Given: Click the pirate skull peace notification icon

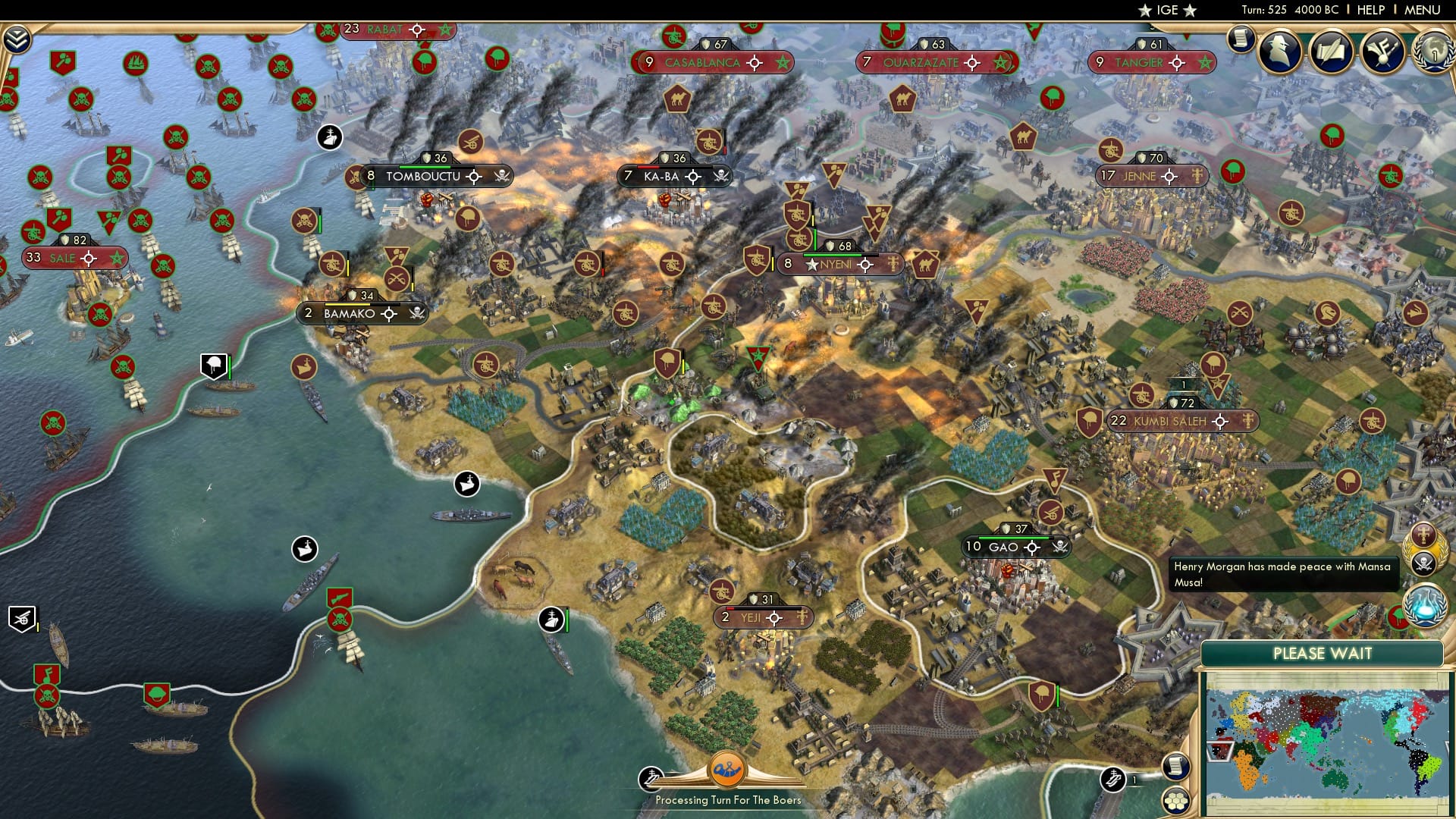Looking at the screenshot, I should tap(1423, 563).
